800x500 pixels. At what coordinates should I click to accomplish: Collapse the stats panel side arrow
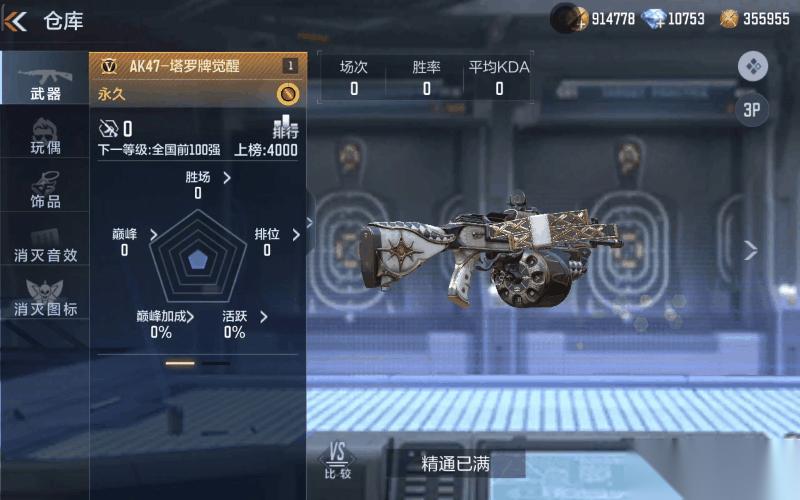click(x=310, y=223)
